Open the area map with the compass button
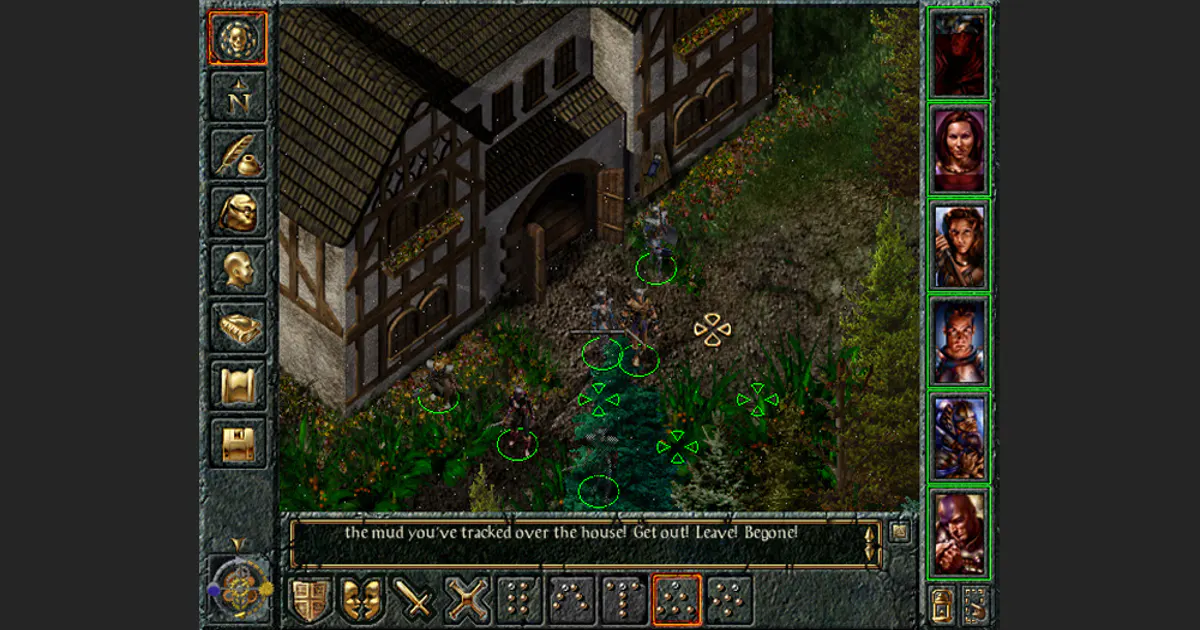Viewport: 1200px width, 630px height. click(x=238, y=97)
